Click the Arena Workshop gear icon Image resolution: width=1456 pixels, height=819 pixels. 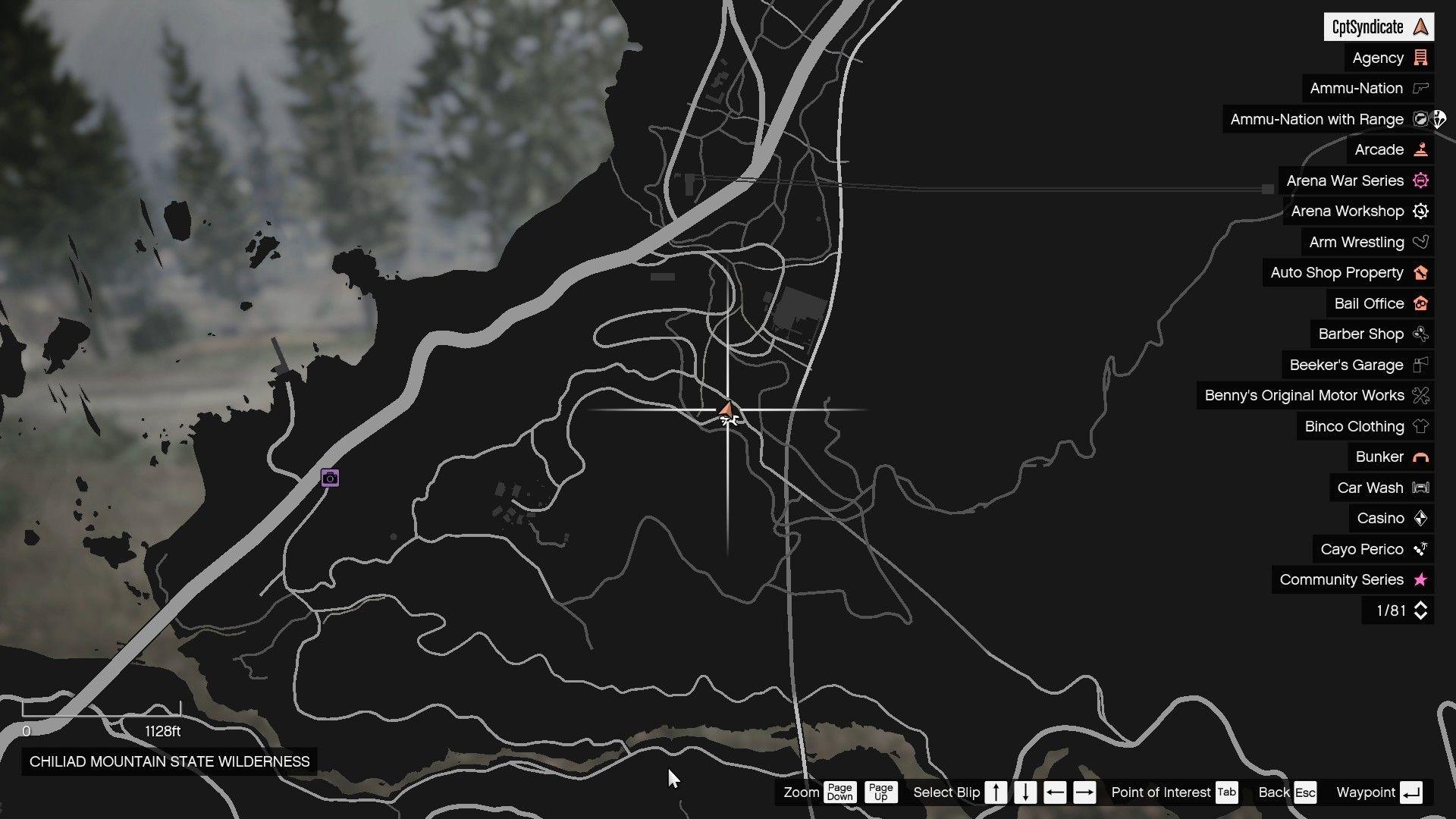pos(1421,211)
